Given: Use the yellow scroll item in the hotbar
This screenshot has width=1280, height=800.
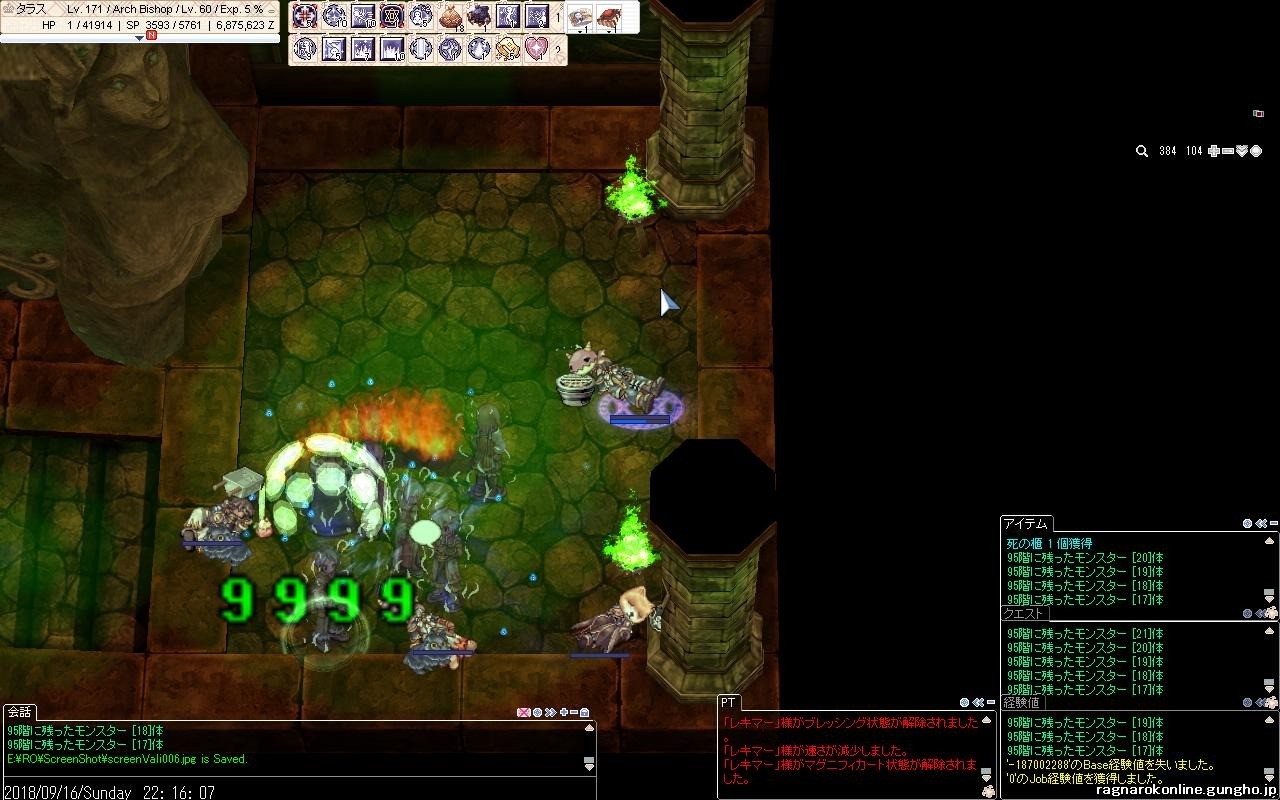Looking at the screenshot, I should [508, 49].
